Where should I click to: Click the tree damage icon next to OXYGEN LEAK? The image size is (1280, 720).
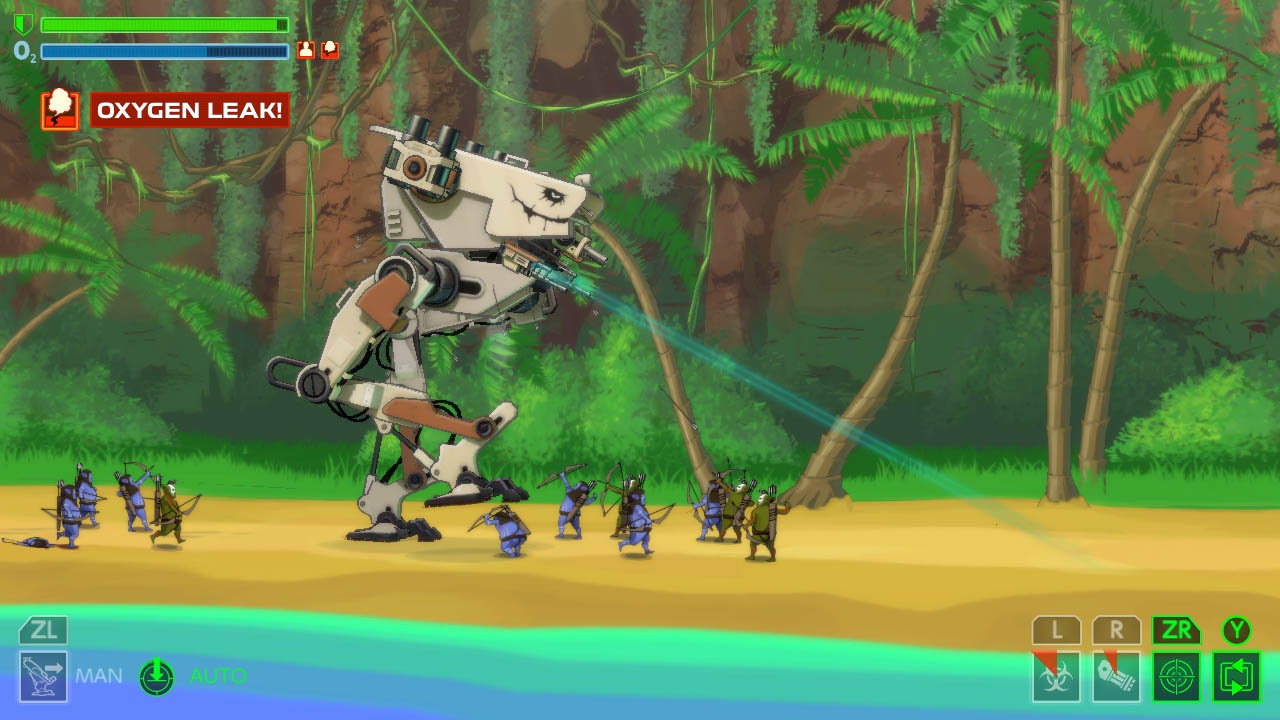pyautogui.click(x=60, y=108)
